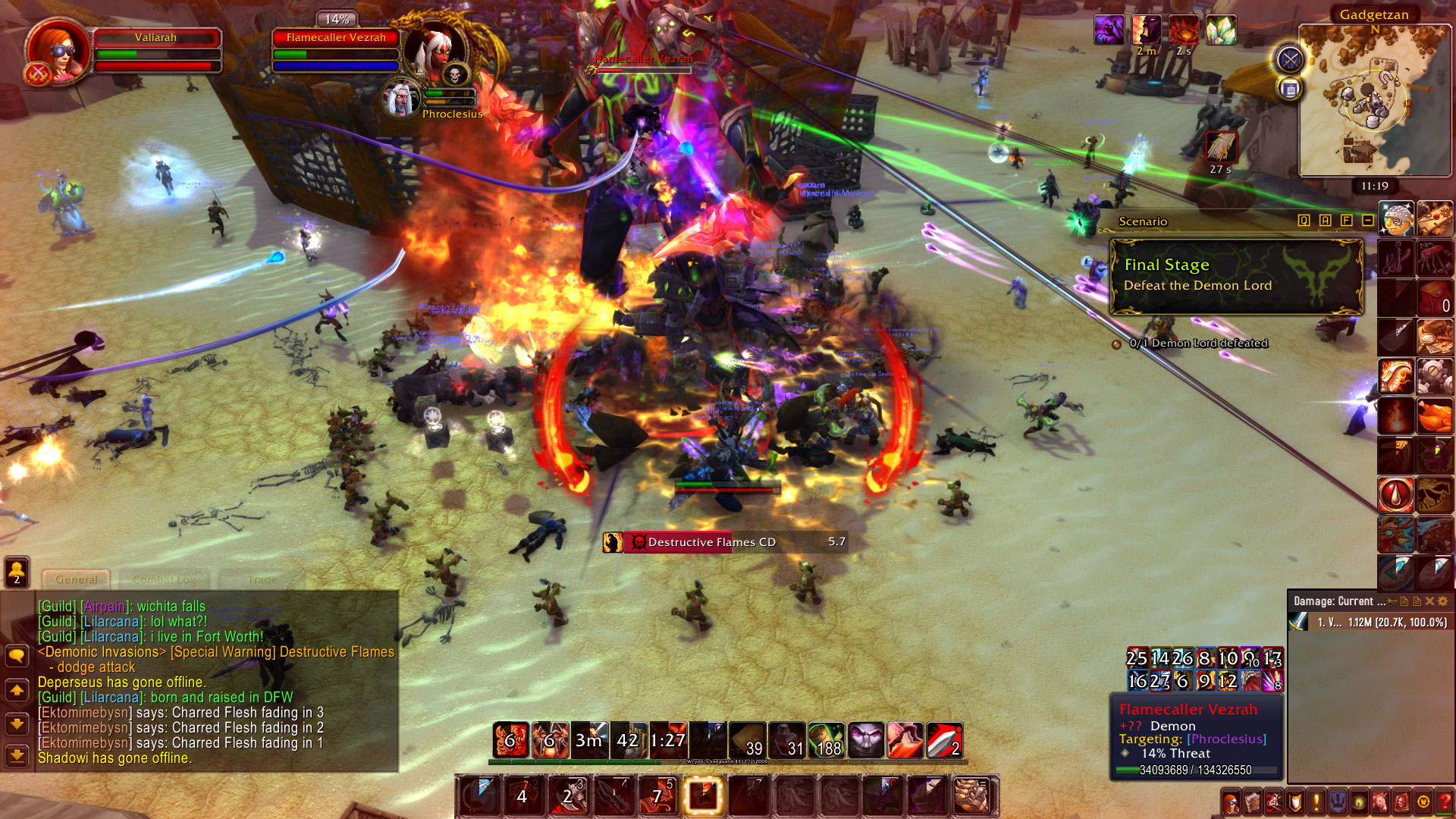Click the chat speech bubble button
The image size is (1456, 819).
point(17,655)
